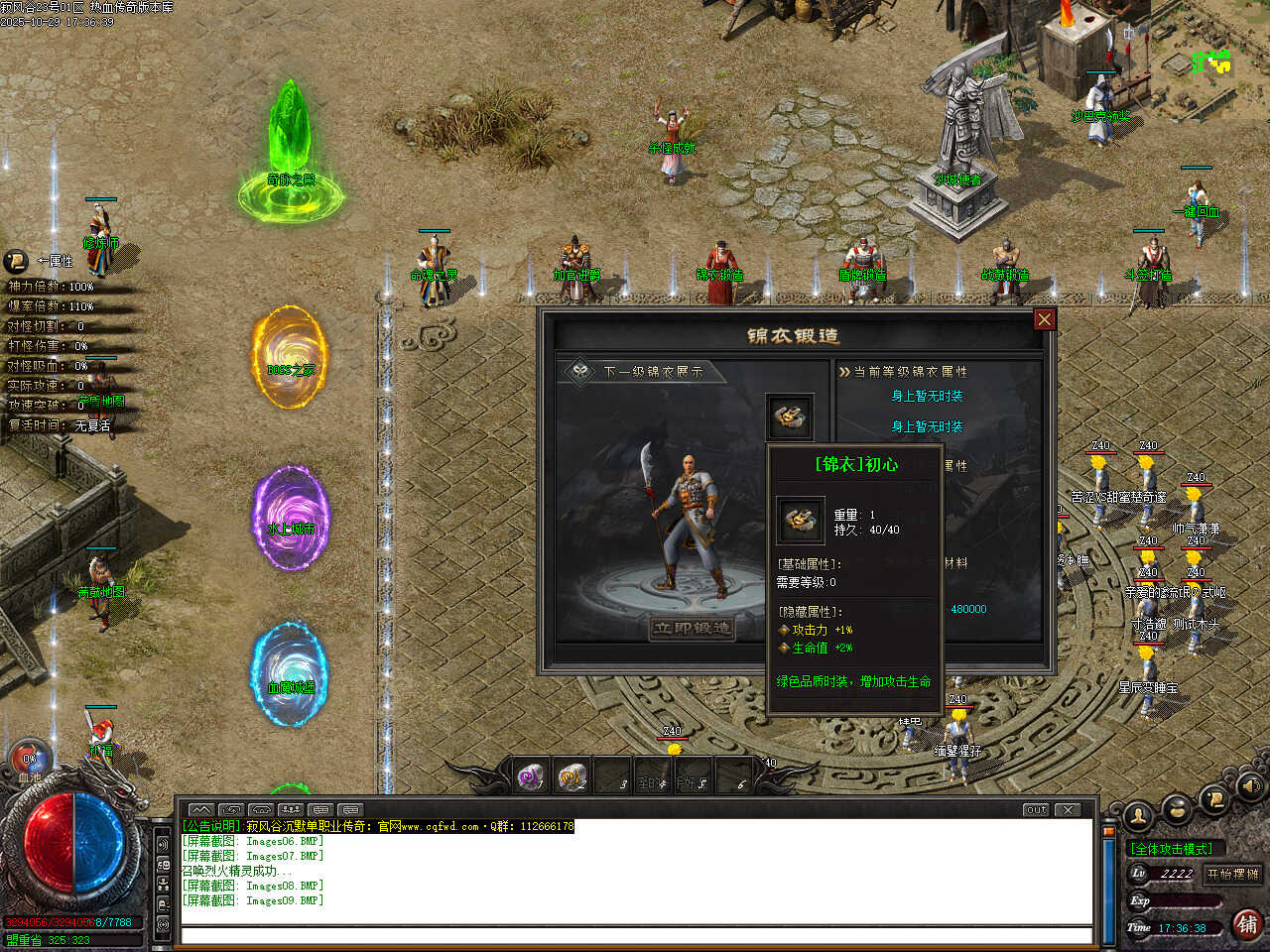
Task: Click the 开始摆摊 start stall button
Action: [x=1232, y=874]
